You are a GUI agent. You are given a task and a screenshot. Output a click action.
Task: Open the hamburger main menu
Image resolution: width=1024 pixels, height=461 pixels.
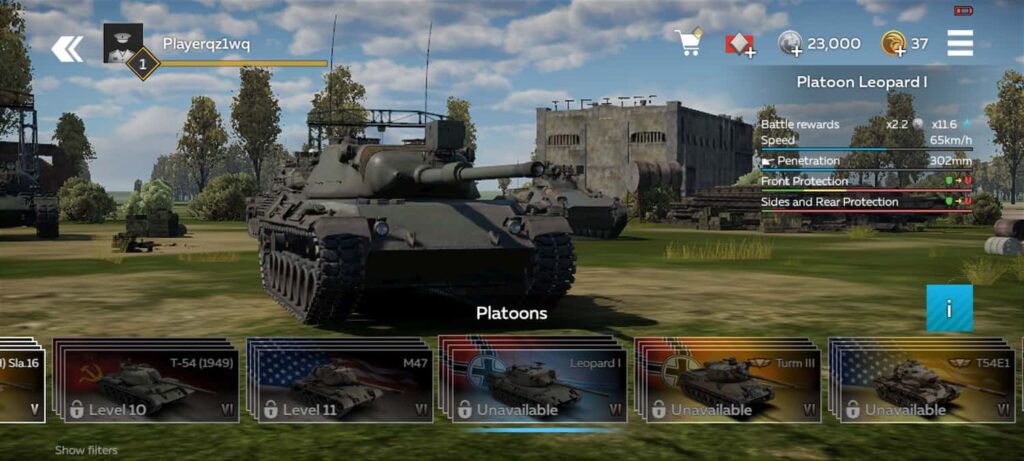pos(960,44)
